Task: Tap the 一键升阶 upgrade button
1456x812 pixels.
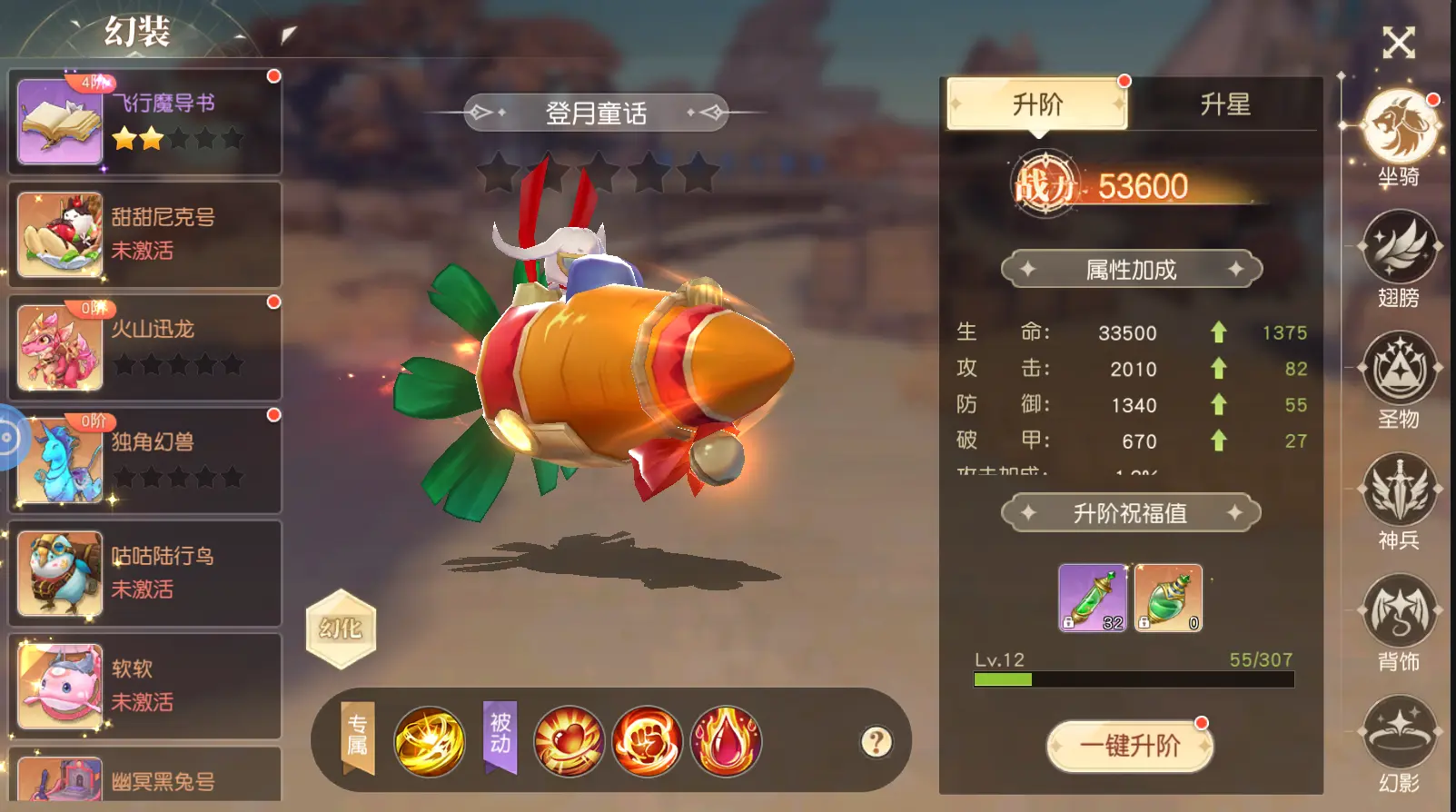Action: 1130,746
